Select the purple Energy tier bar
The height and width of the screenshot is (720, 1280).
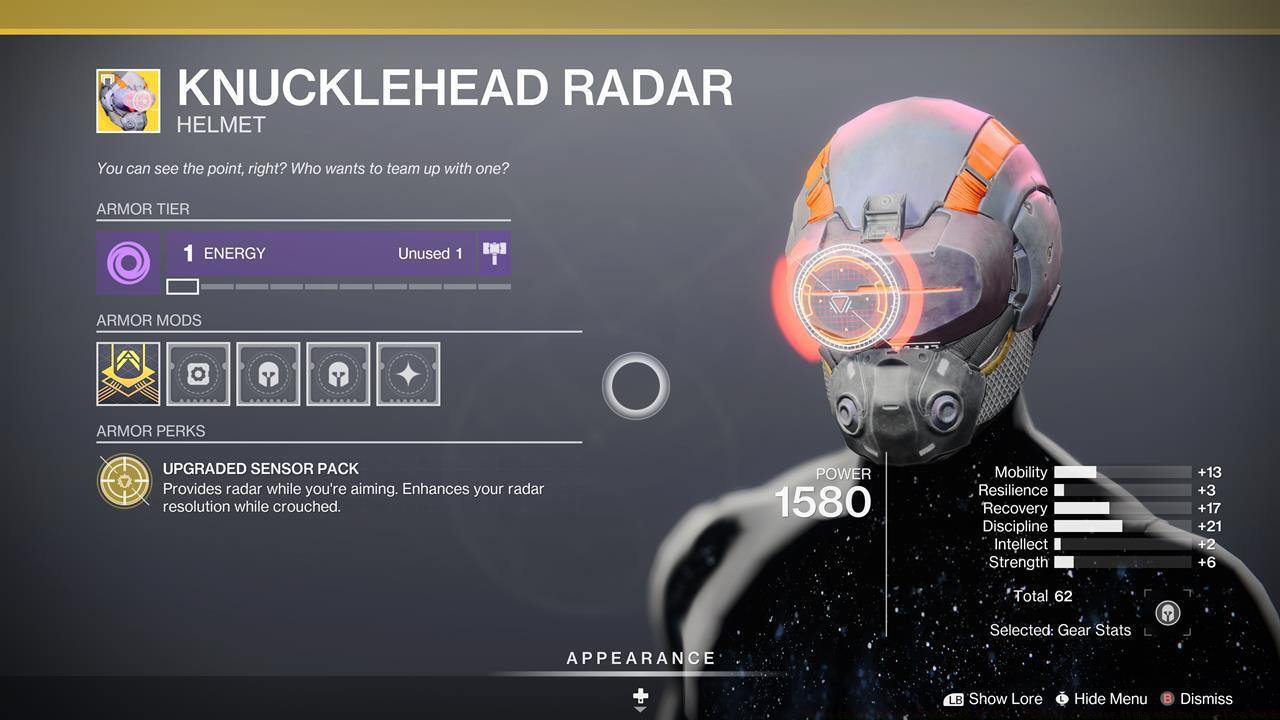pyautogui.click(x=321, y=254)
